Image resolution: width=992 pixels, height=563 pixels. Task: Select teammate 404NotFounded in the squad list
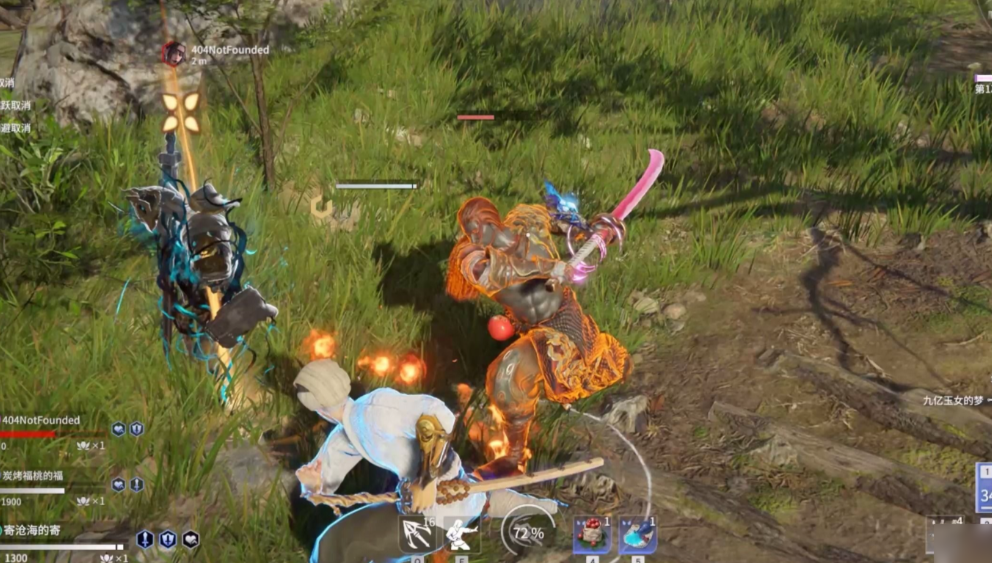click(40, 421)
